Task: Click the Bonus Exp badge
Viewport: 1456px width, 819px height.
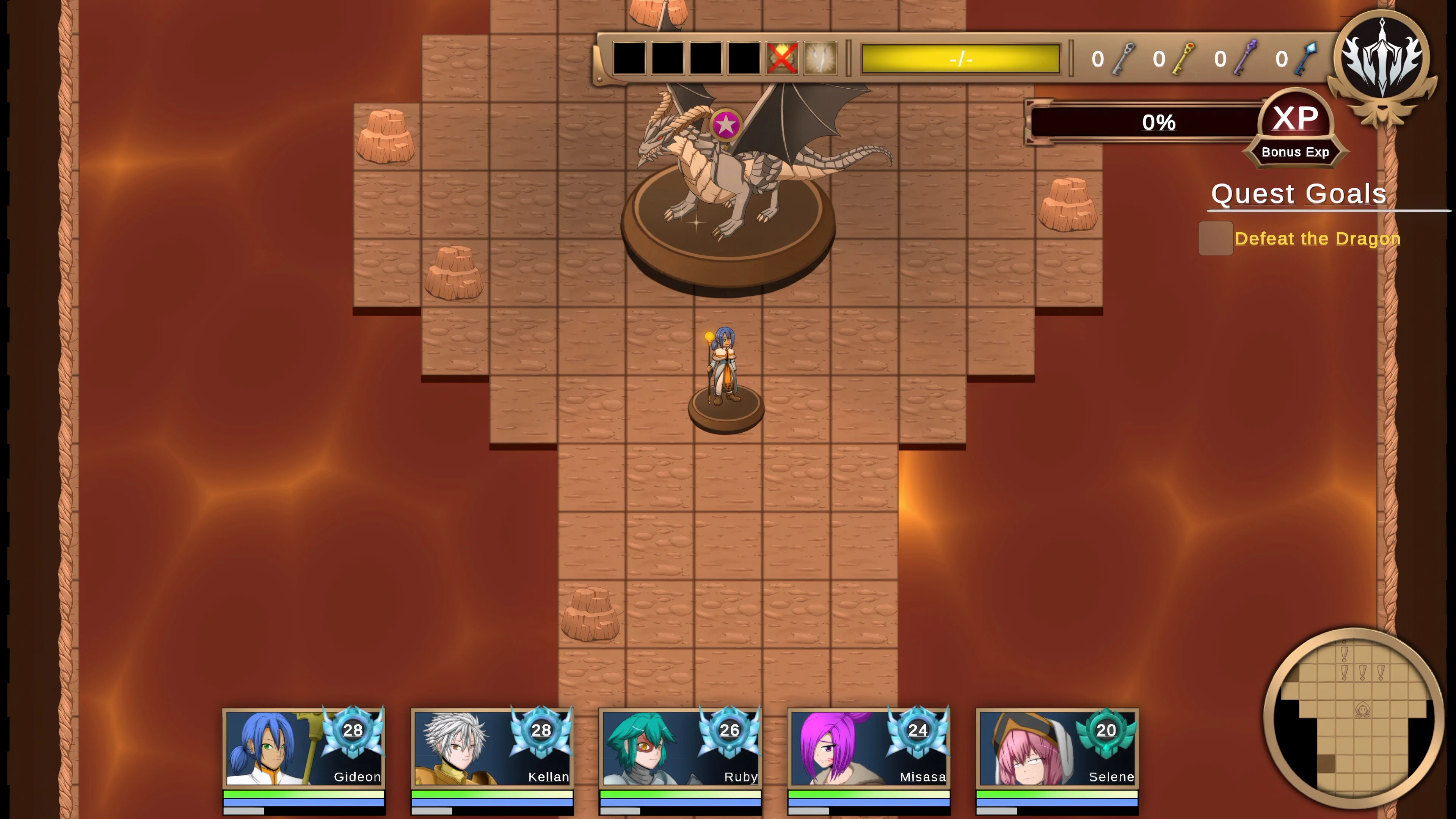Action: [1296, 152]
